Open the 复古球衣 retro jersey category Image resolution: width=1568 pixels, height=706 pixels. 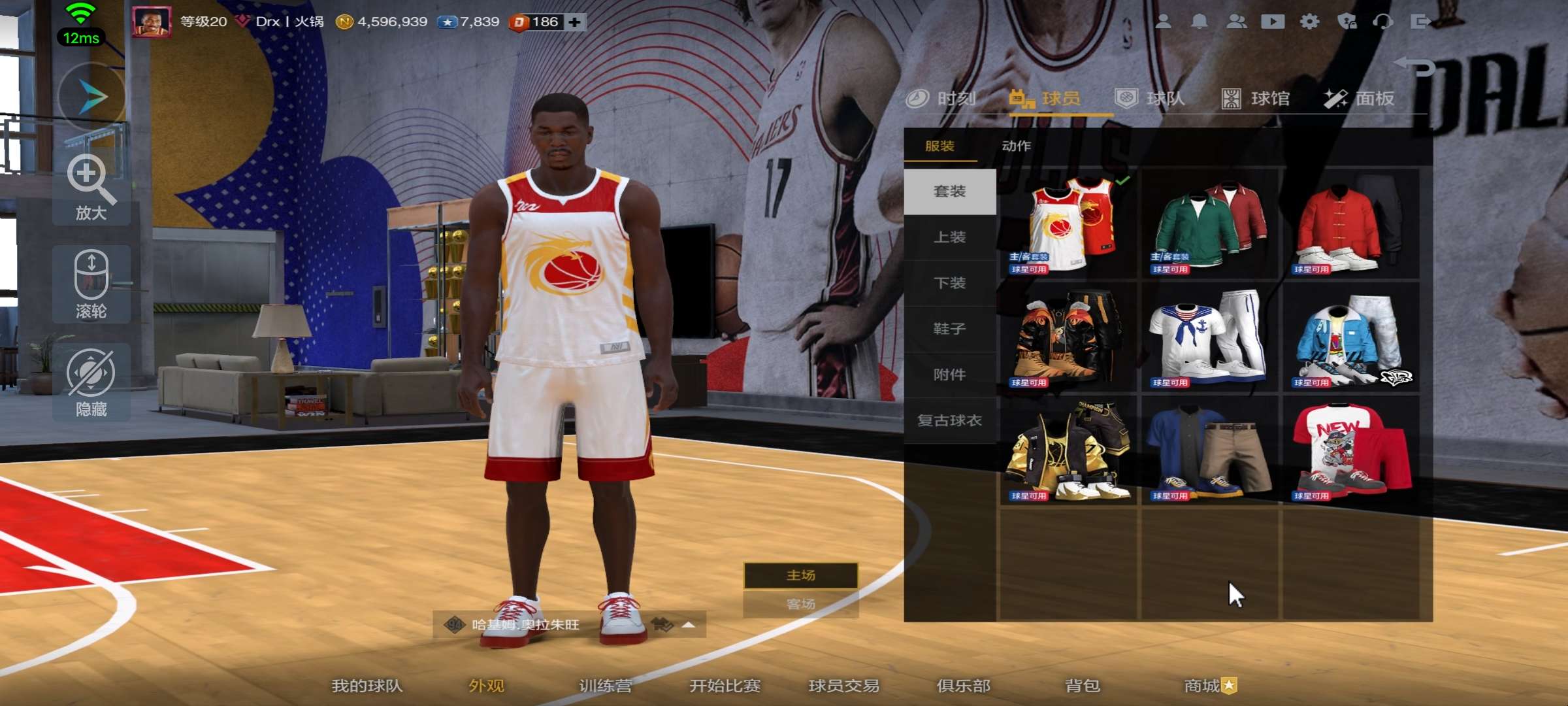951,420
